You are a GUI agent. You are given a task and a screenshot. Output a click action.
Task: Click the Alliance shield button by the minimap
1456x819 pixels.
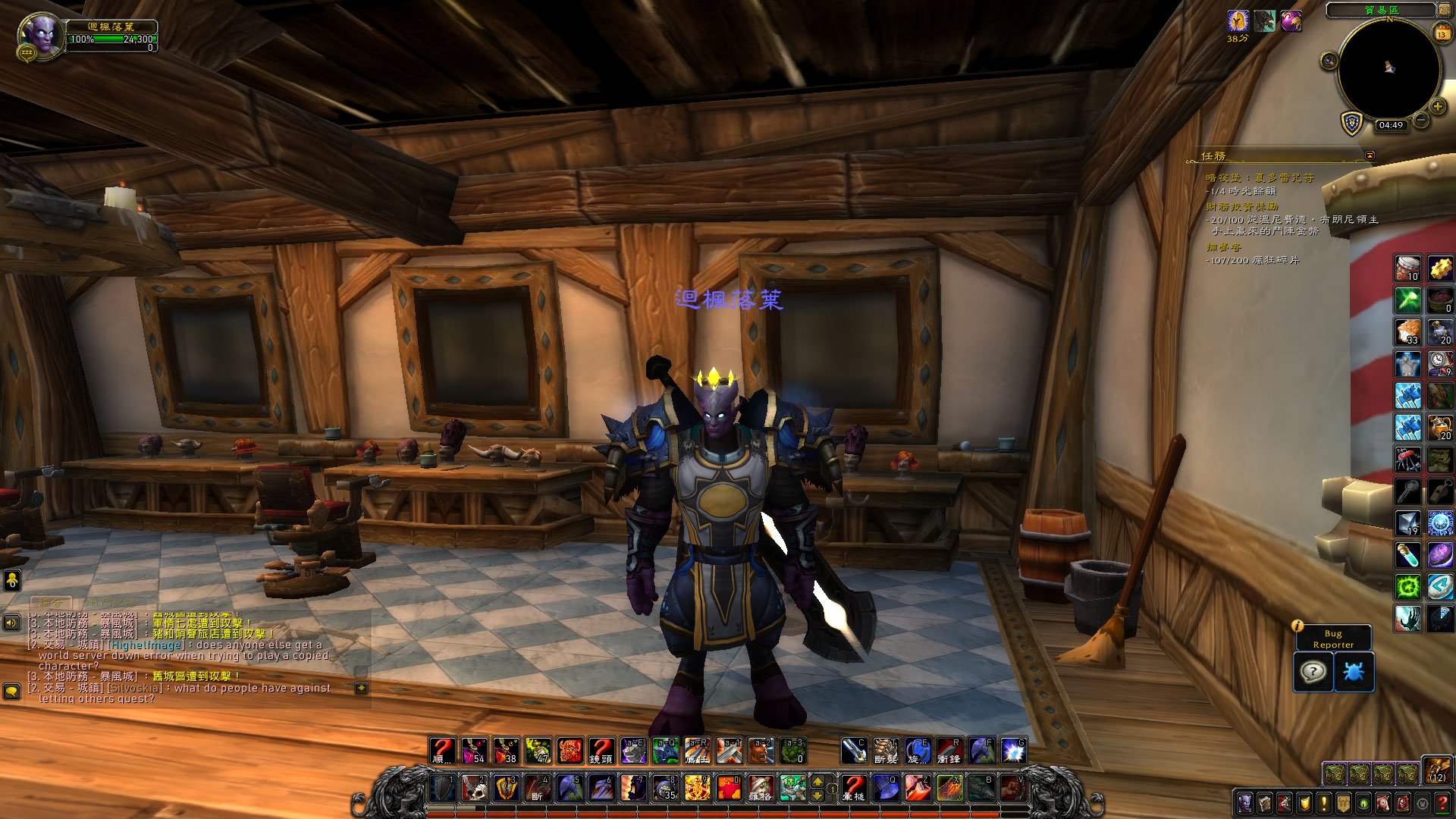point(1352,124)
